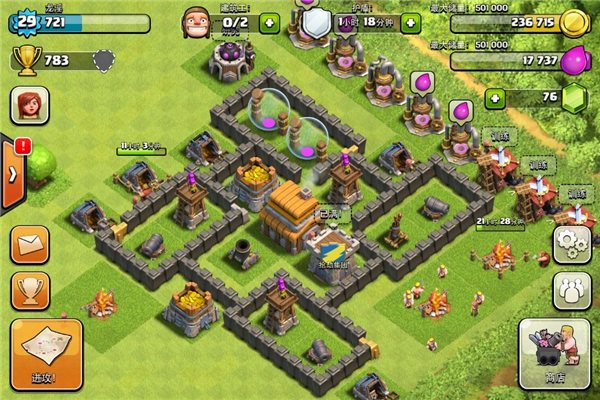Expand the side arrow tab with alert
This screenshot has height=400, width=600.
[x=12, y=172]
